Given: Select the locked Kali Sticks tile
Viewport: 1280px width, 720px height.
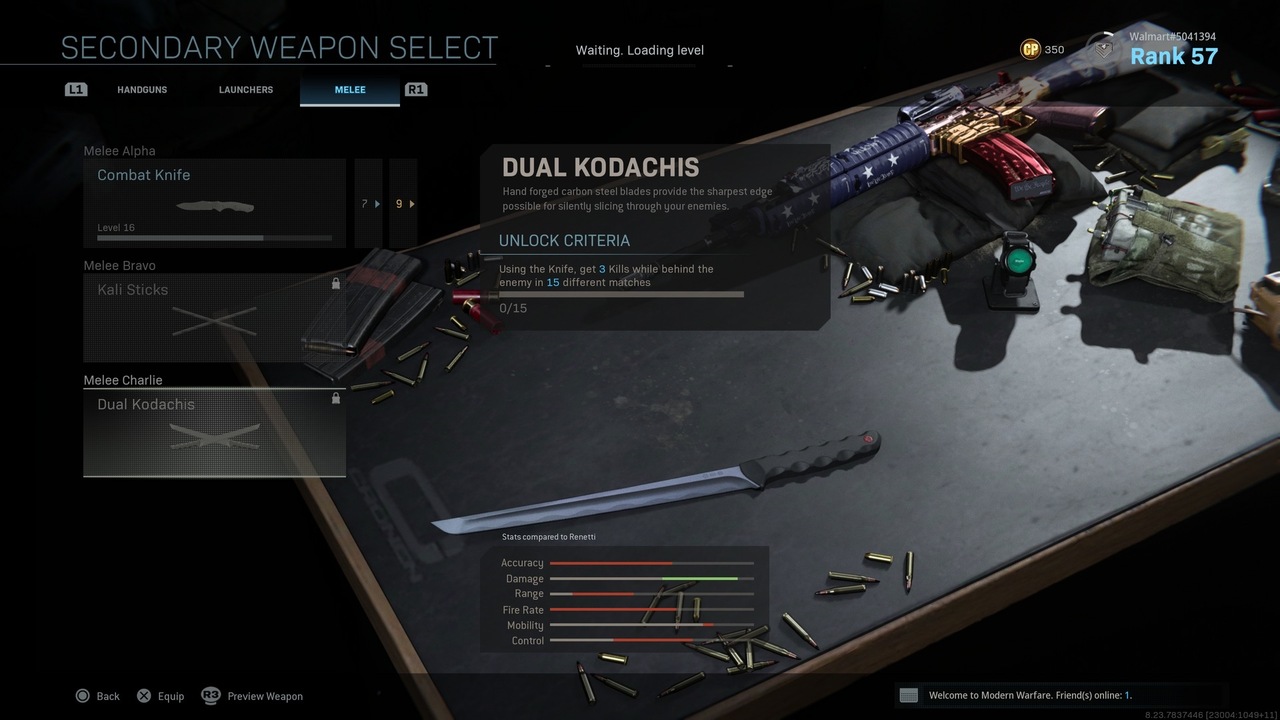Looking at the screenshot, I should pos(215,317).
